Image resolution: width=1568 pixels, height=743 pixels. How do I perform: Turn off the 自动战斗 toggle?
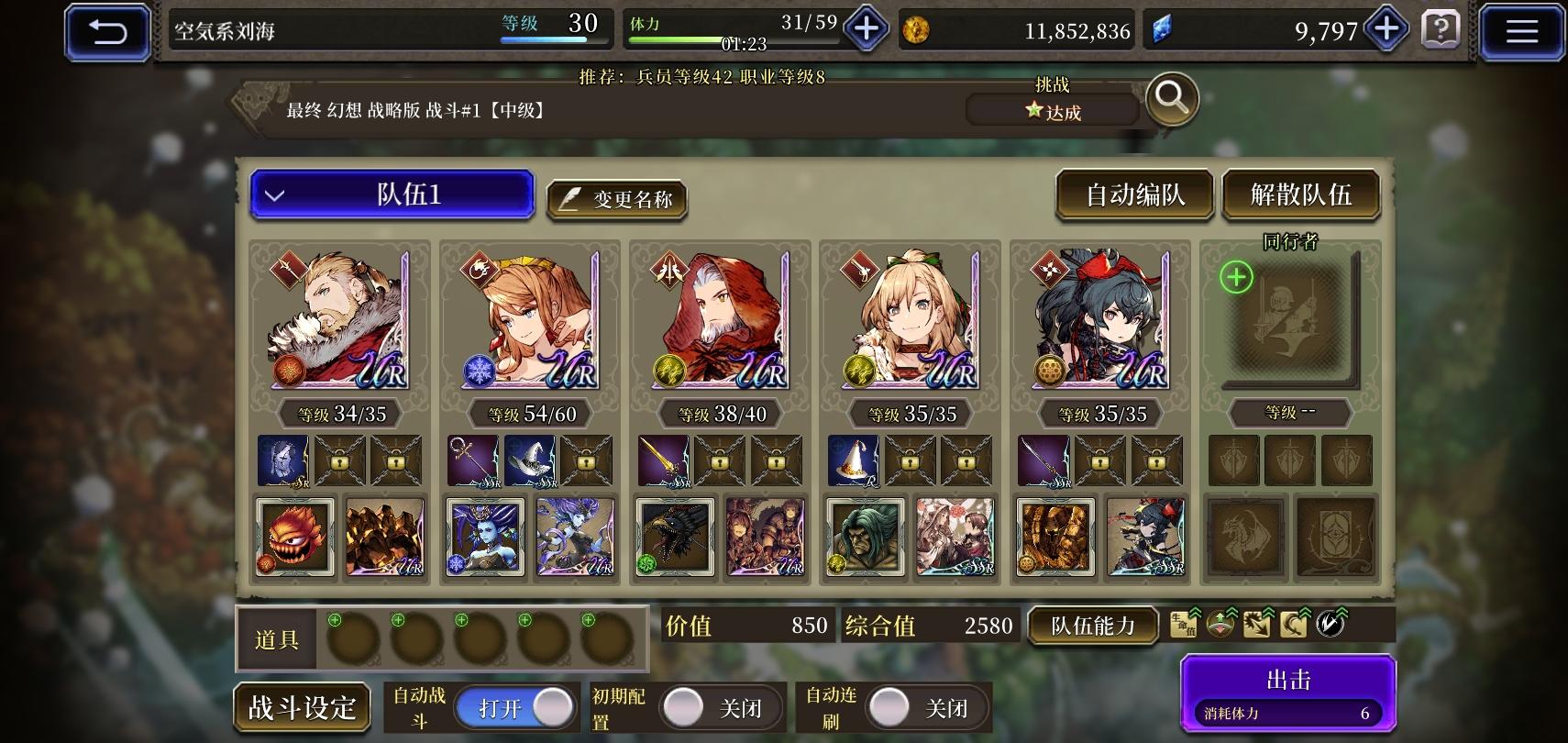tap(516, 707)
